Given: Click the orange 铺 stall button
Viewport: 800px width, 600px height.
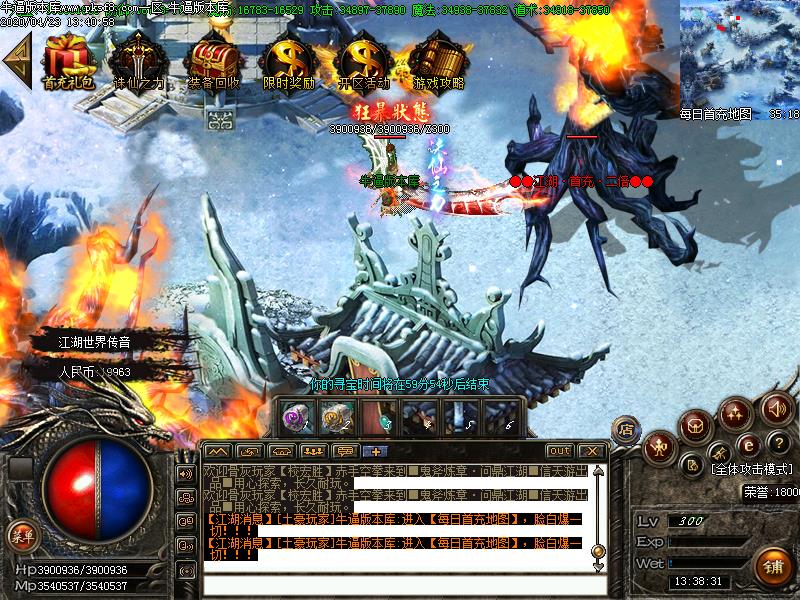Looking at the screenshot, I should (x=771, y=566).
